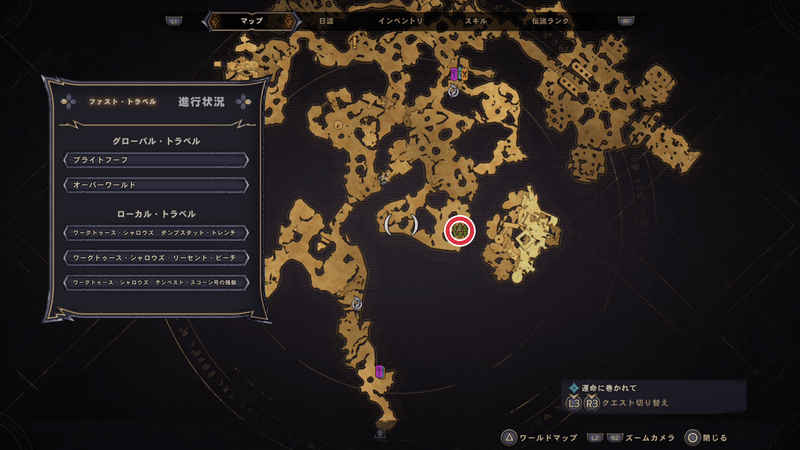Click the purple marker at the map's top
This screenshot has width=800, height=450.
tap(454, 74)
